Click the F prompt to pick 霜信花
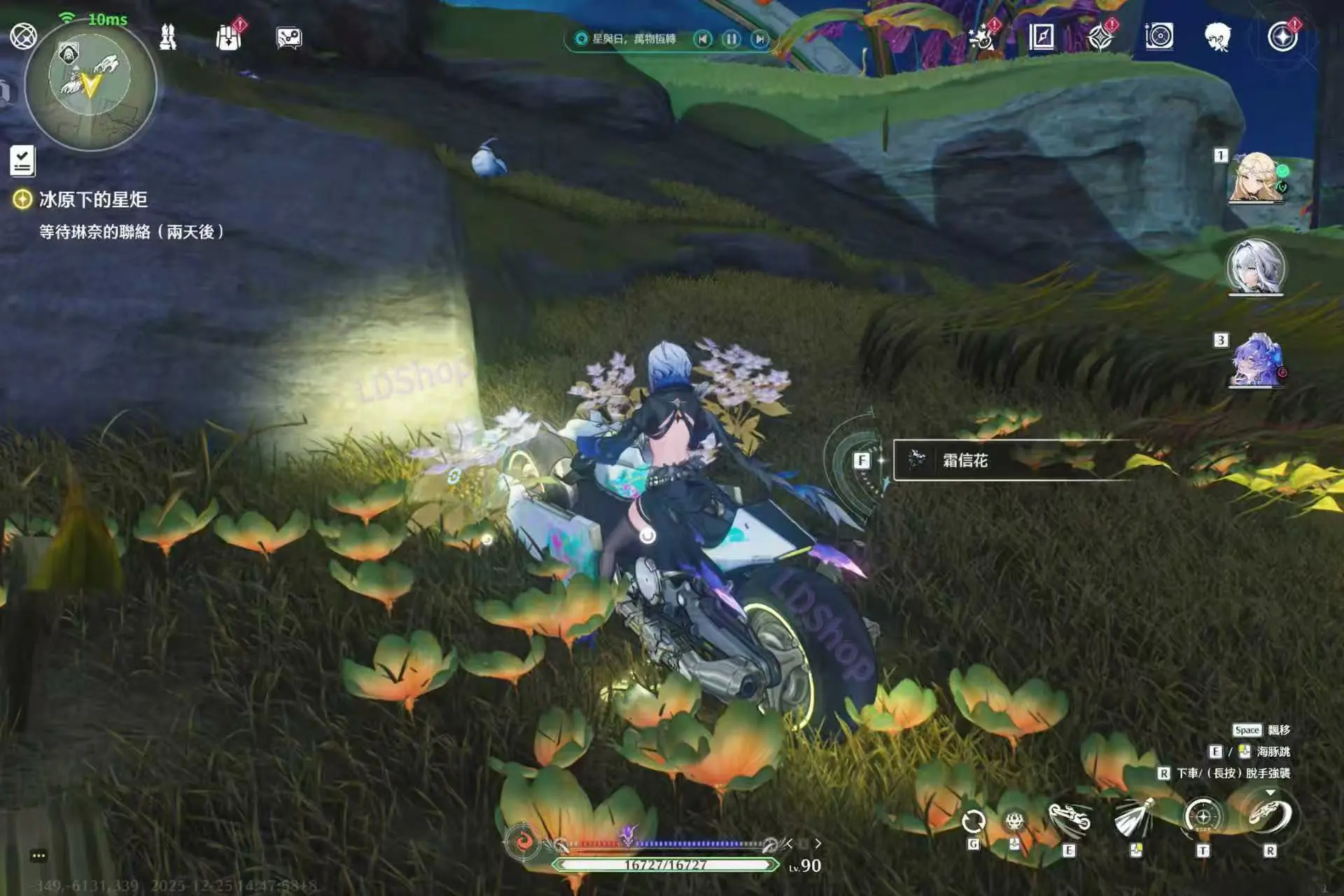This screenshot has width=1344, height=896. pyautogui.click(x=862, y=460)
